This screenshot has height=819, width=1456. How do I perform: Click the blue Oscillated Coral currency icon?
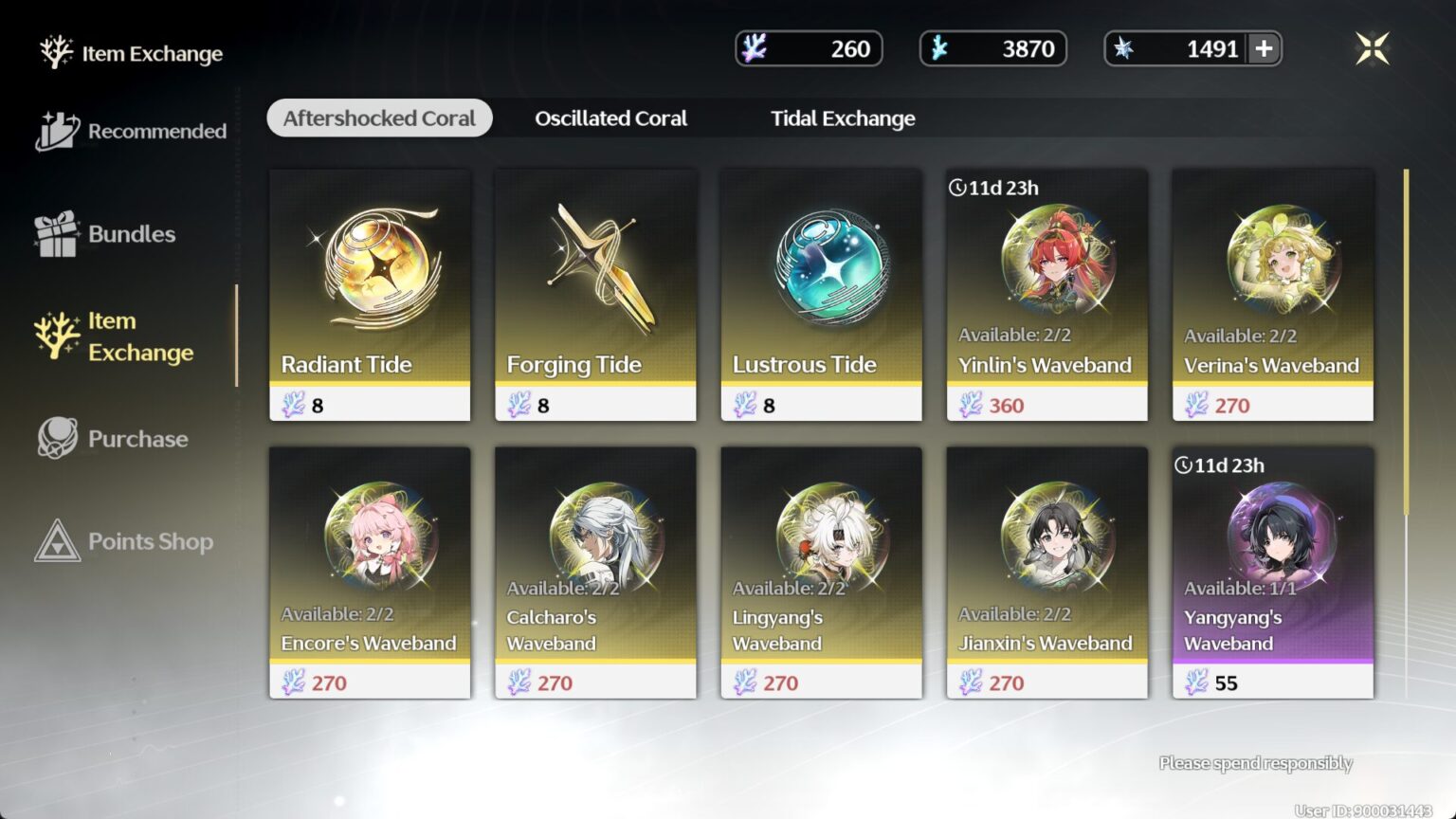click(x=941, y=48)
